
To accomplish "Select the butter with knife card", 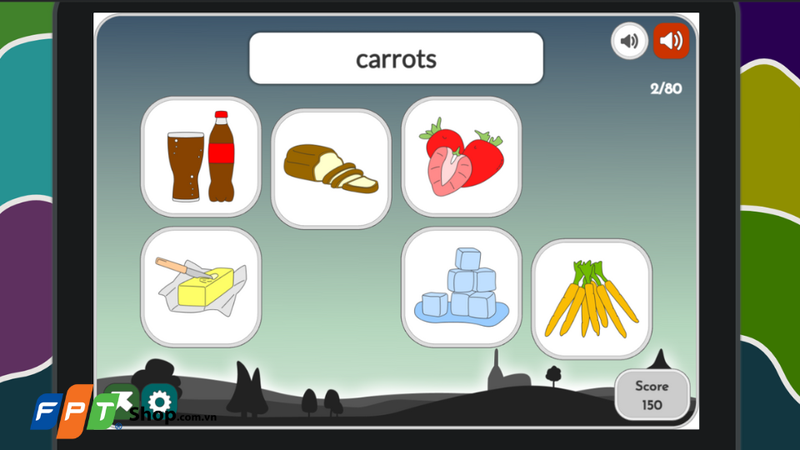I will click(x=201, y=286).
